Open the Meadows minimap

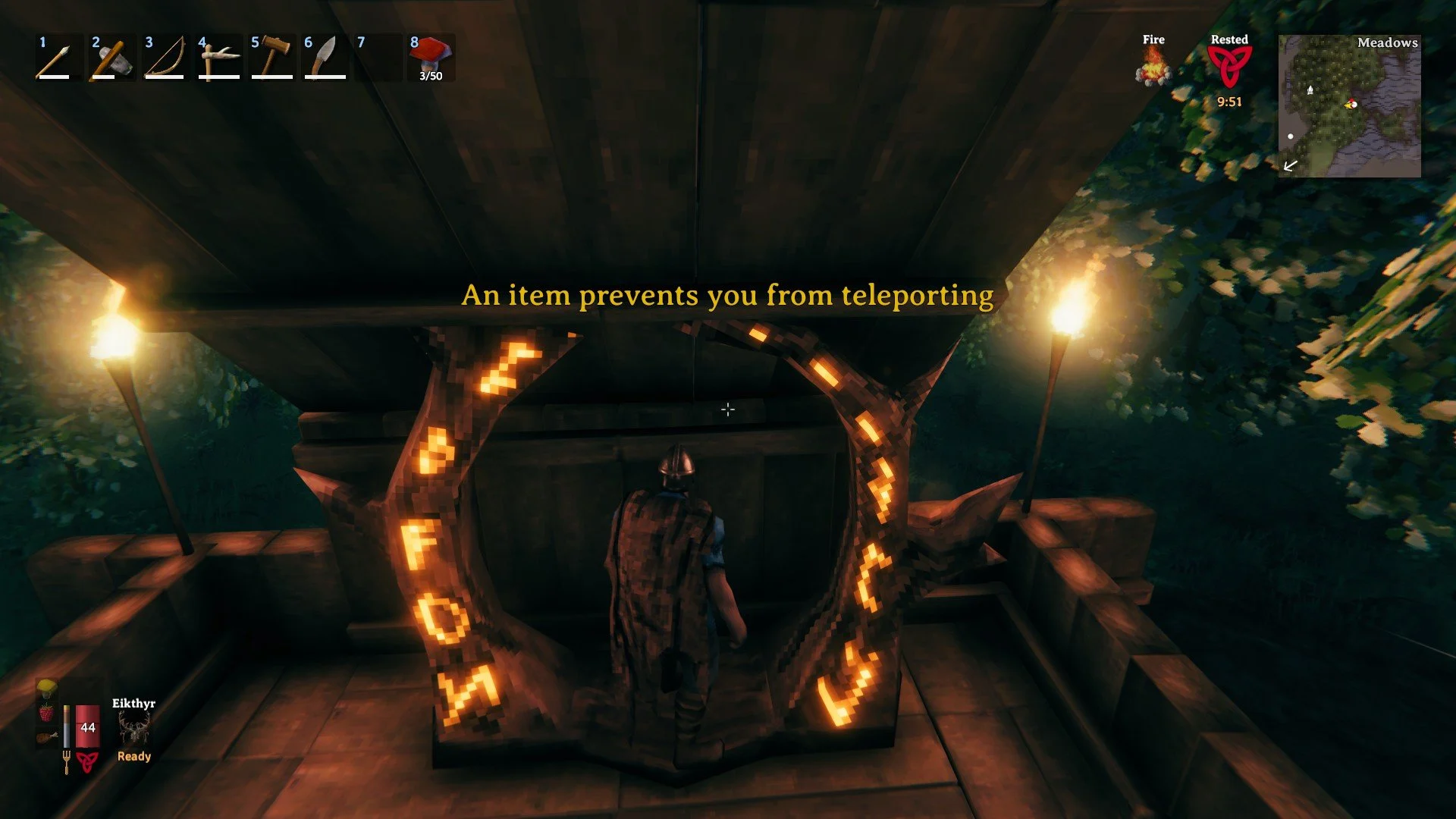1349,106
